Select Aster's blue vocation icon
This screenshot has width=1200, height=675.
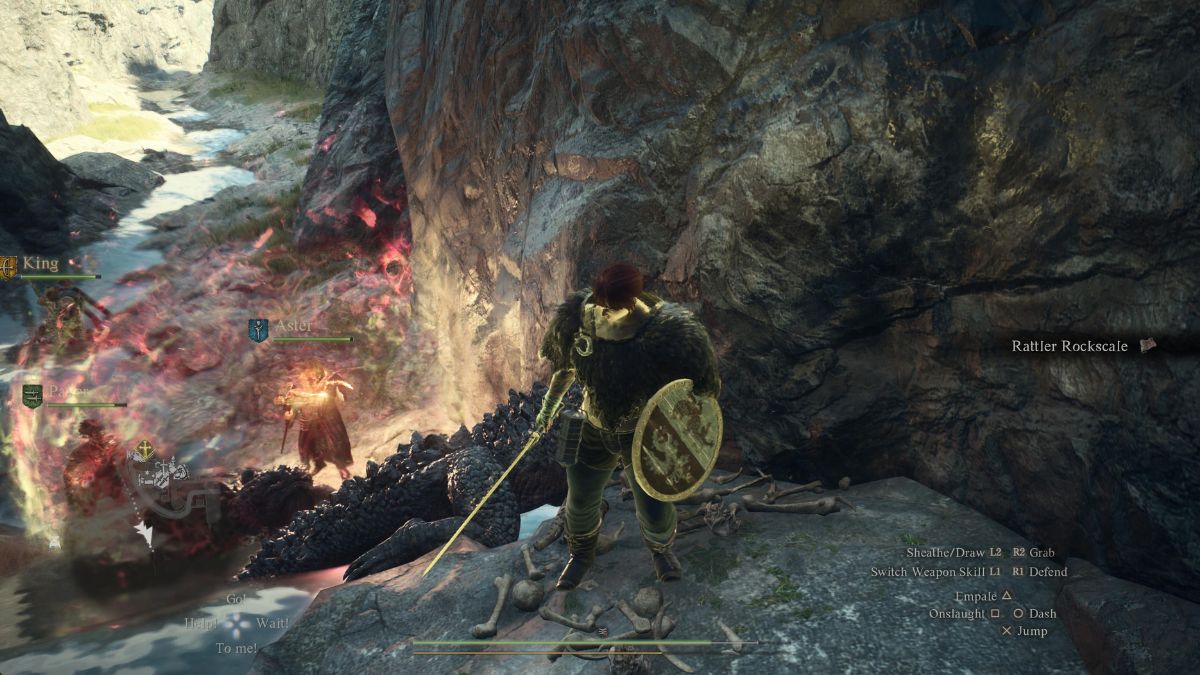click(258, 331)
